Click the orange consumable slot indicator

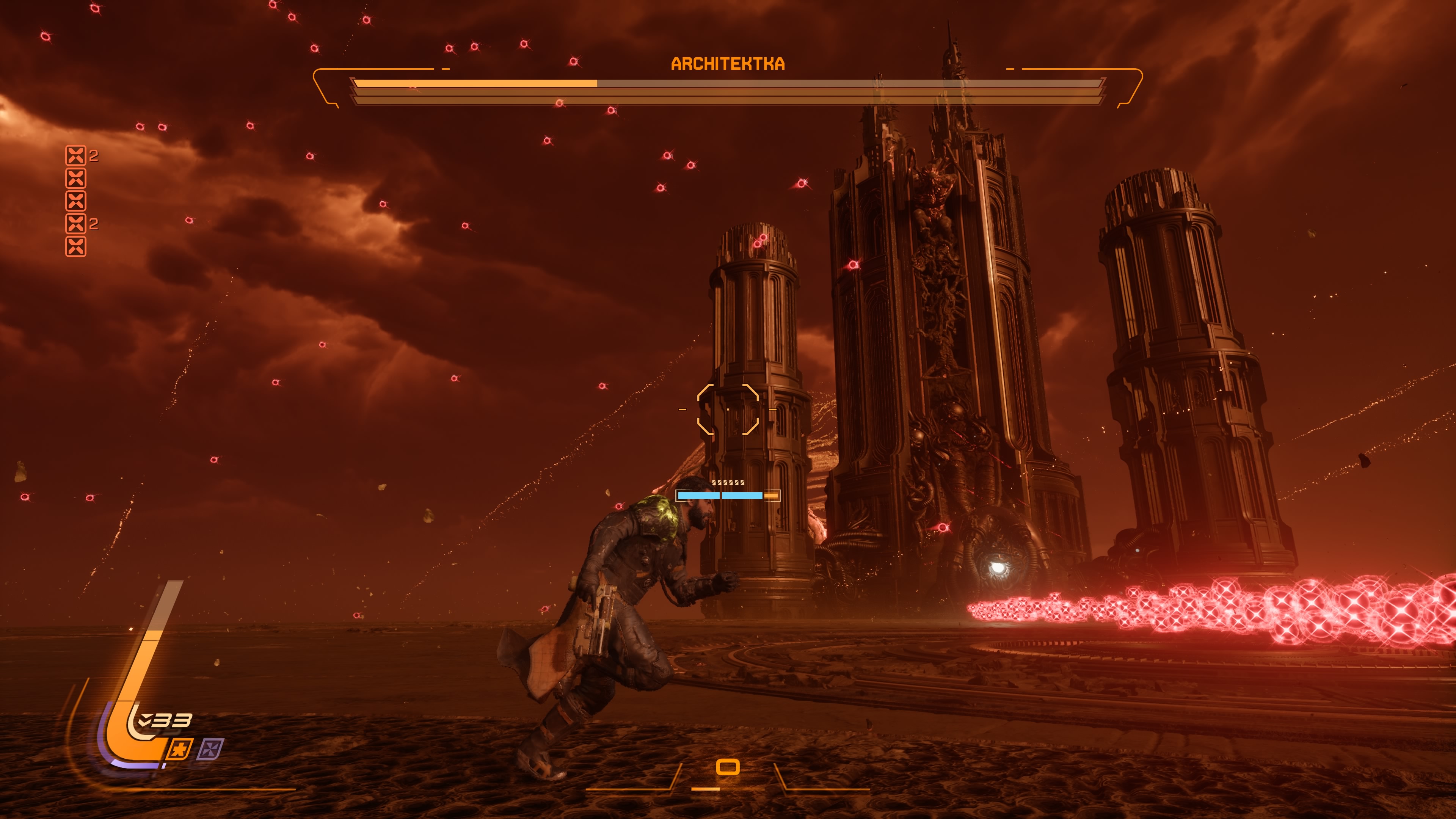pos(728,767)
